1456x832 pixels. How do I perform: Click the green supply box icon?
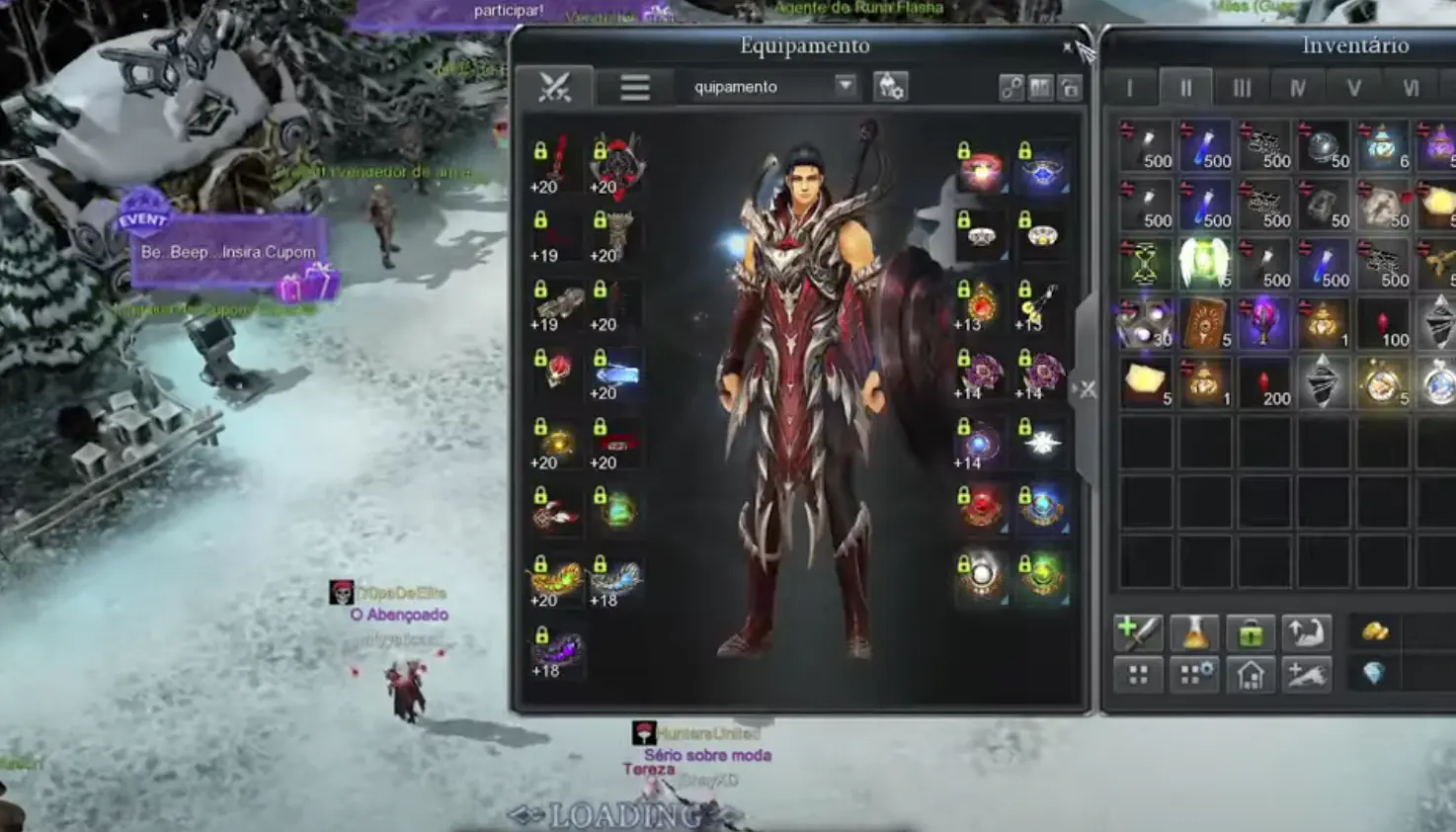(x=1251, y=632)
